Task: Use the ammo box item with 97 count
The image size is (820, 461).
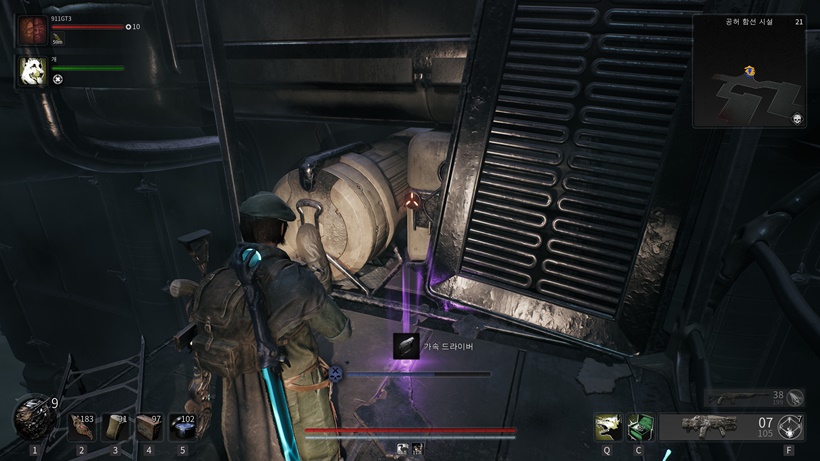Action: tap(149, 426)
